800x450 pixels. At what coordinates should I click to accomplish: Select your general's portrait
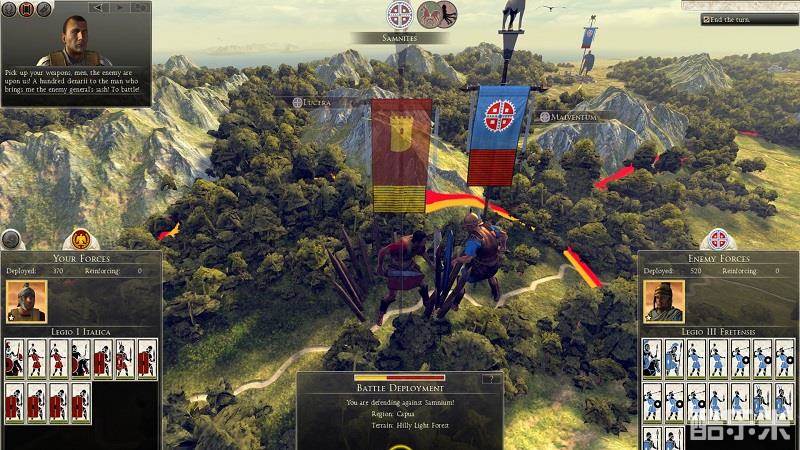tap(26, 300)
